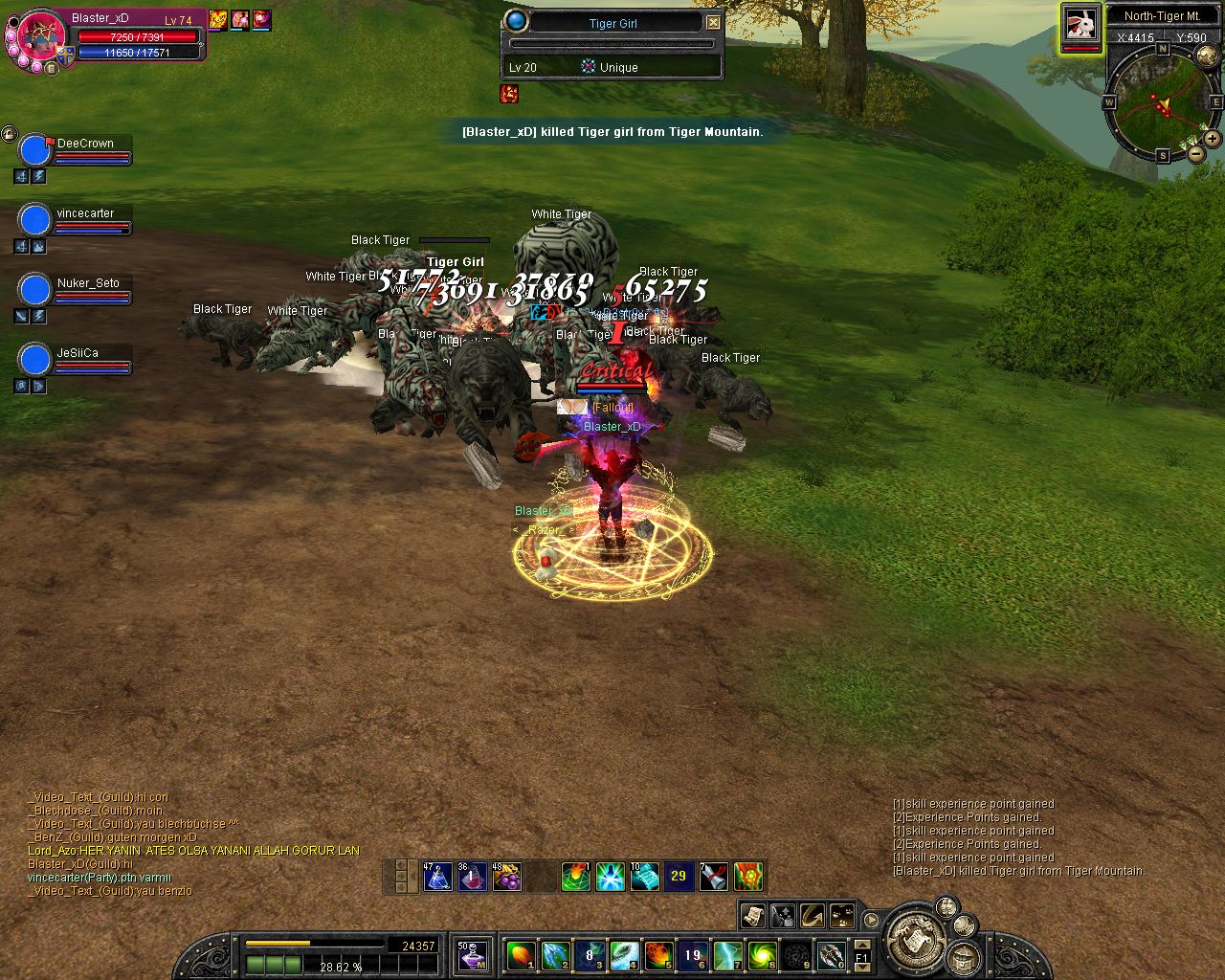
Task: Activate skill in hotbar slot 1
Action: pos(521,954)
